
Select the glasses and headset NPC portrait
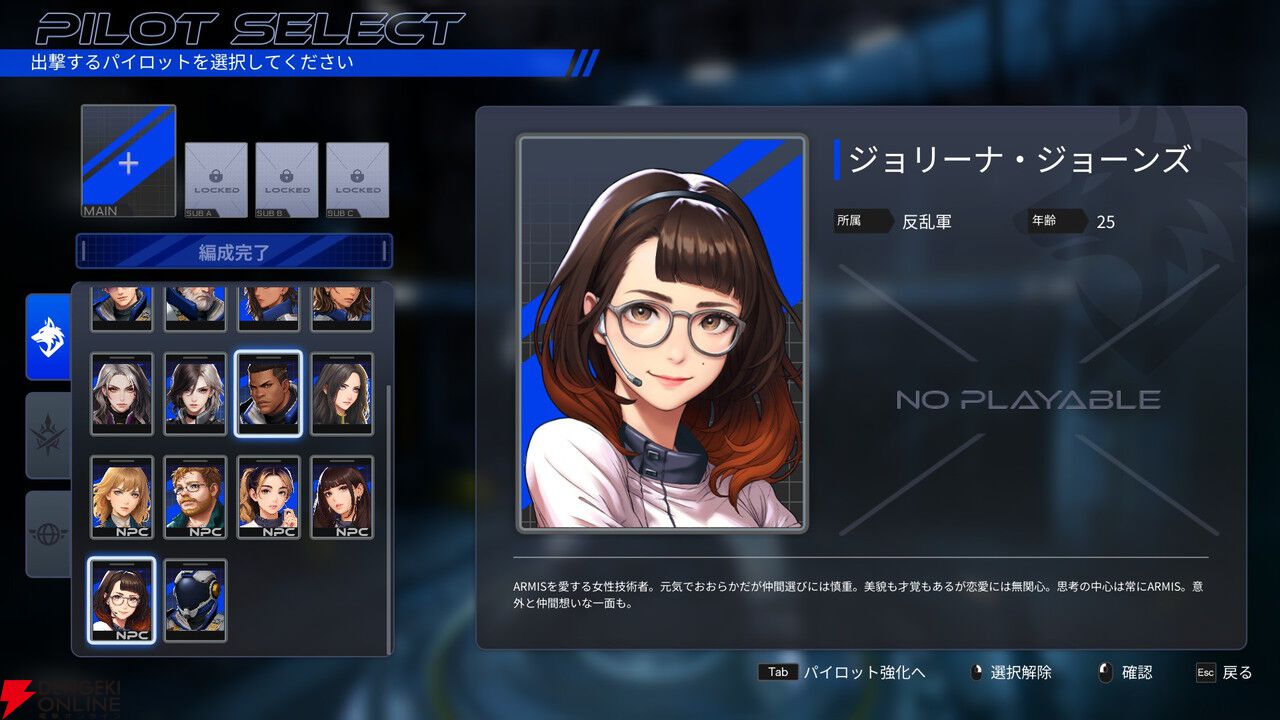pos(122,600)
